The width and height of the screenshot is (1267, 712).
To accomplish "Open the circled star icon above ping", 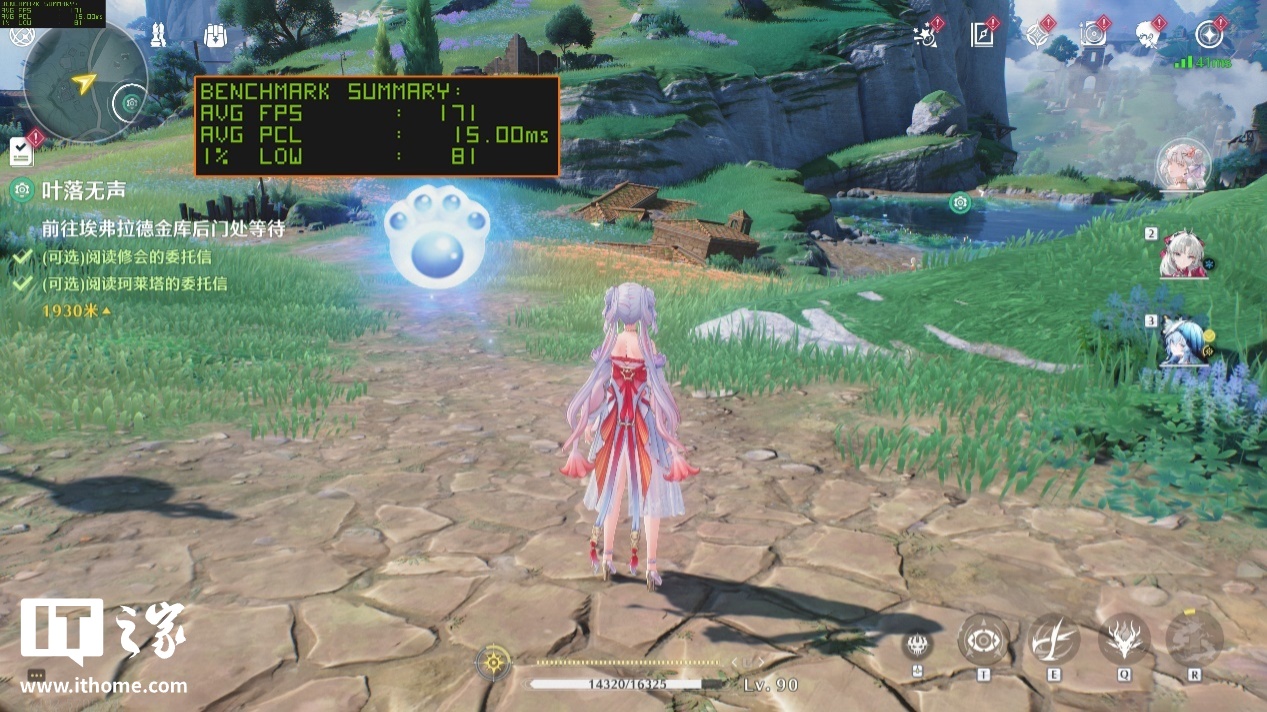I will 1210,35.
